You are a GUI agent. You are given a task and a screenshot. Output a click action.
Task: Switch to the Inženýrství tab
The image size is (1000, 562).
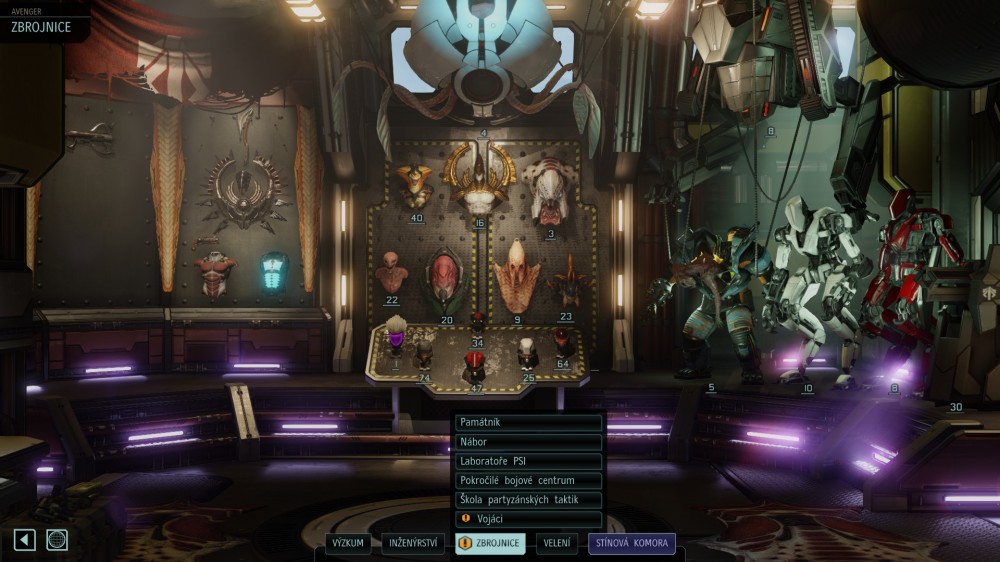(x=413, y=544)
